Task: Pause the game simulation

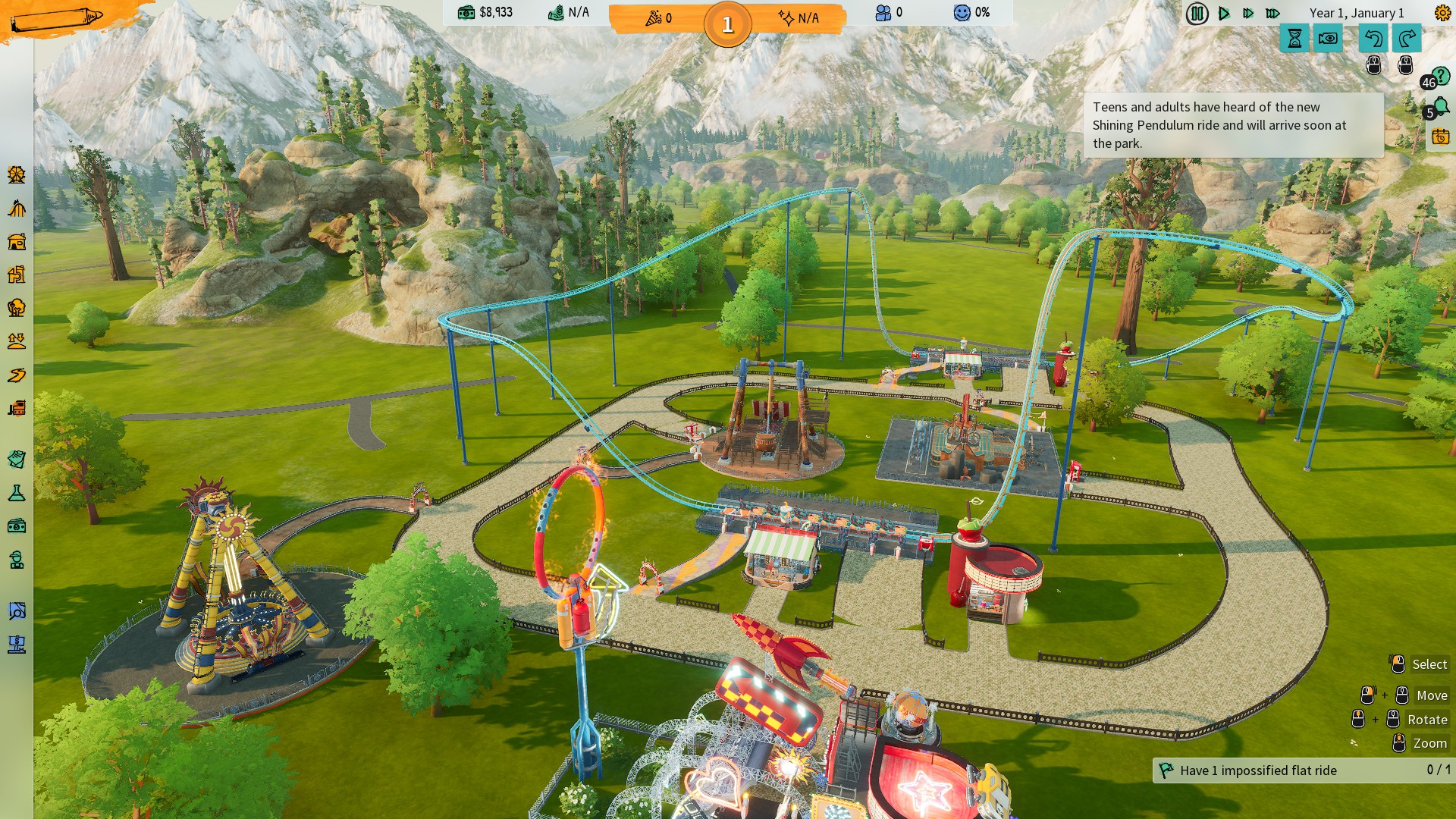Action: (x=1197, y=14)
